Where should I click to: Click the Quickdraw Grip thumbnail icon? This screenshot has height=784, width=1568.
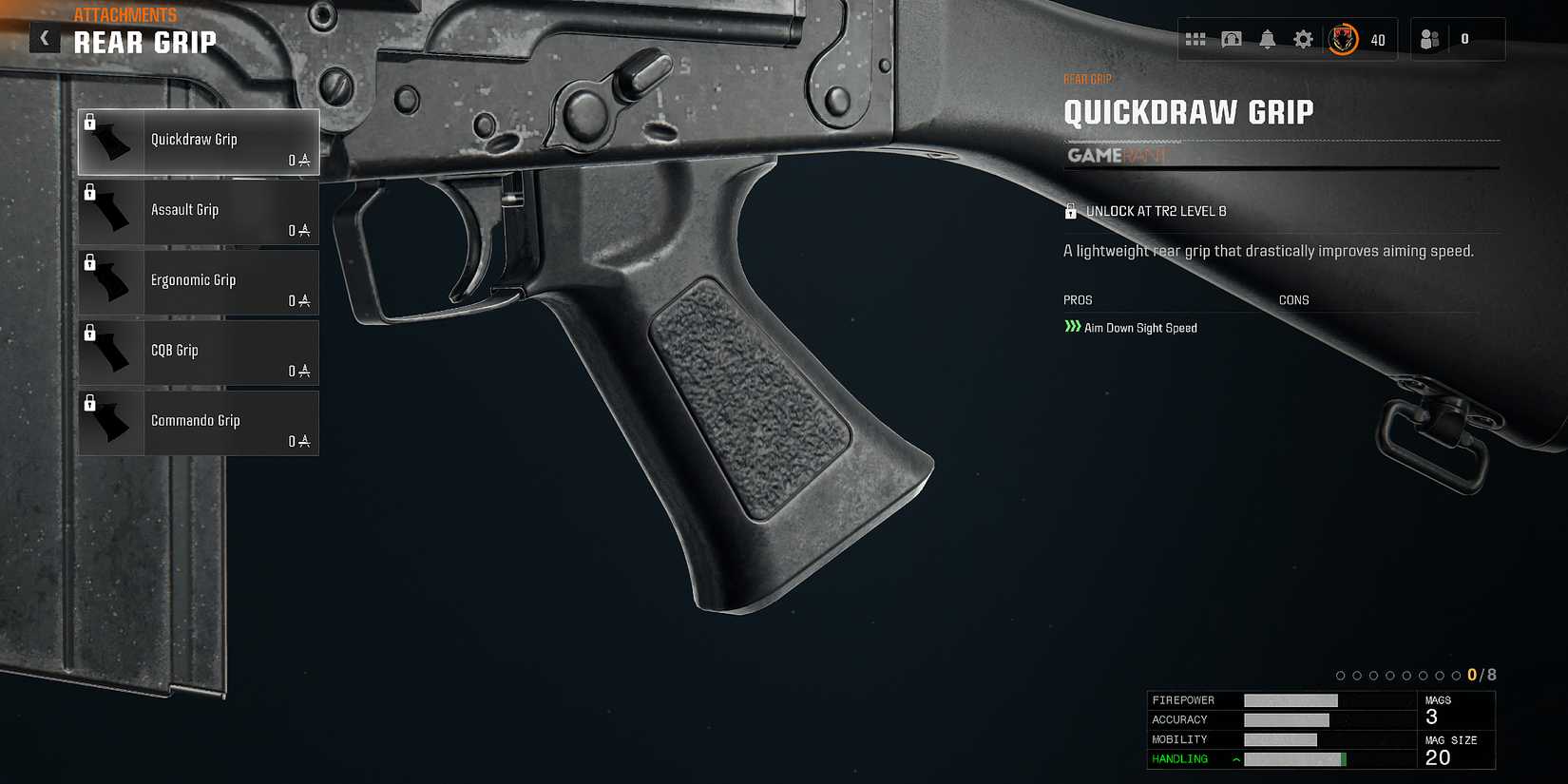[111, 141]
